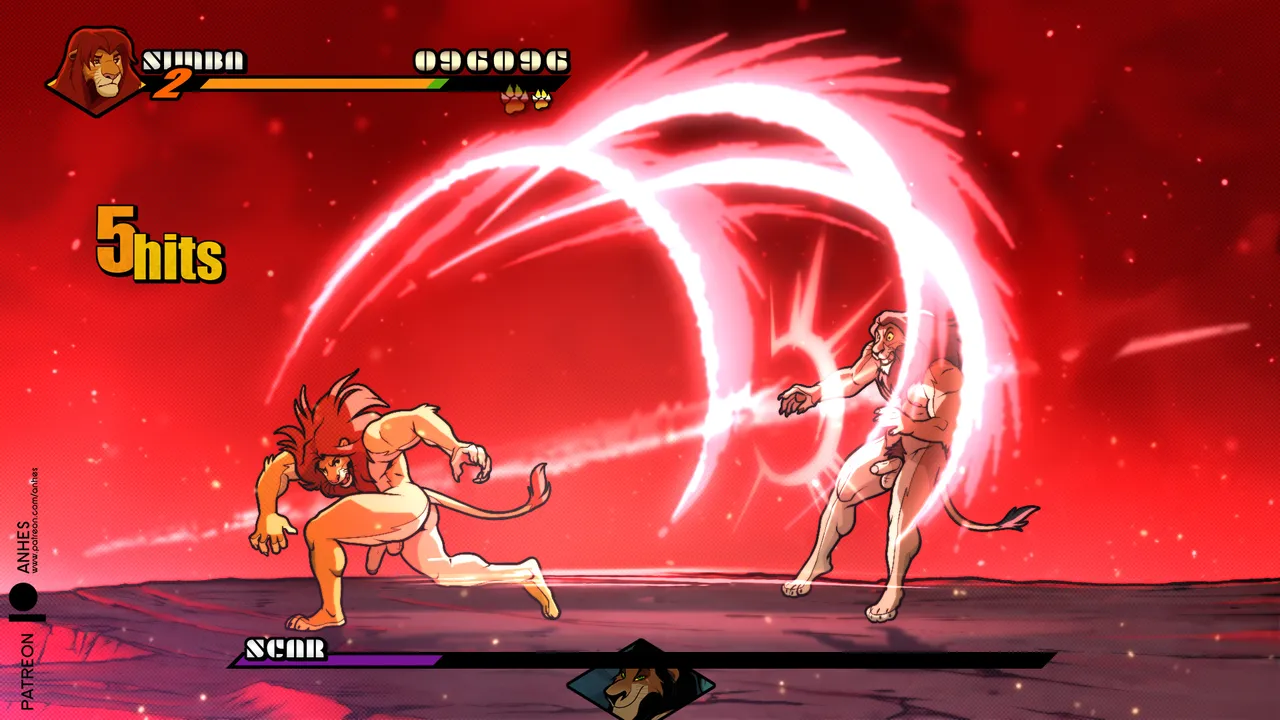Select Scar's portrait on the boss bar
The image size is (1280, 720).
pyautogui.click(x=640, y=682)
